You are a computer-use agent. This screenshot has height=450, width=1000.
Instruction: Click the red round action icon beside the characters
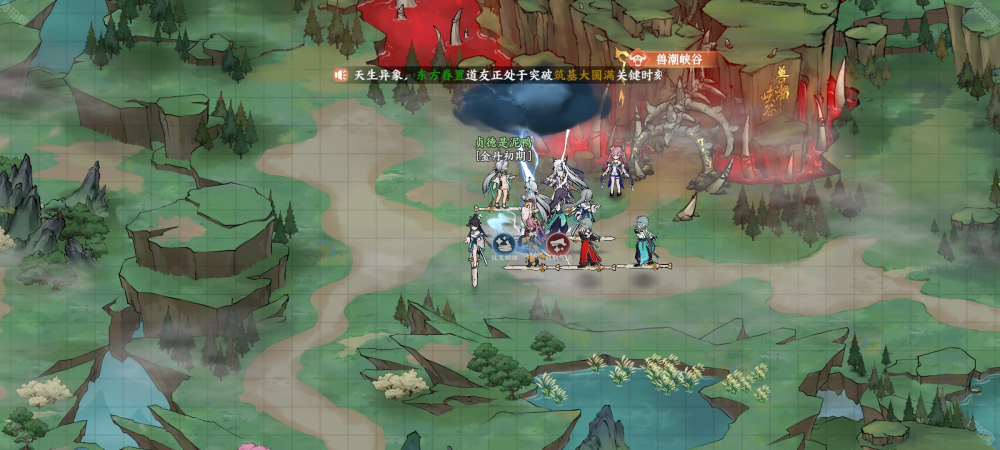[x=560, y=242]
